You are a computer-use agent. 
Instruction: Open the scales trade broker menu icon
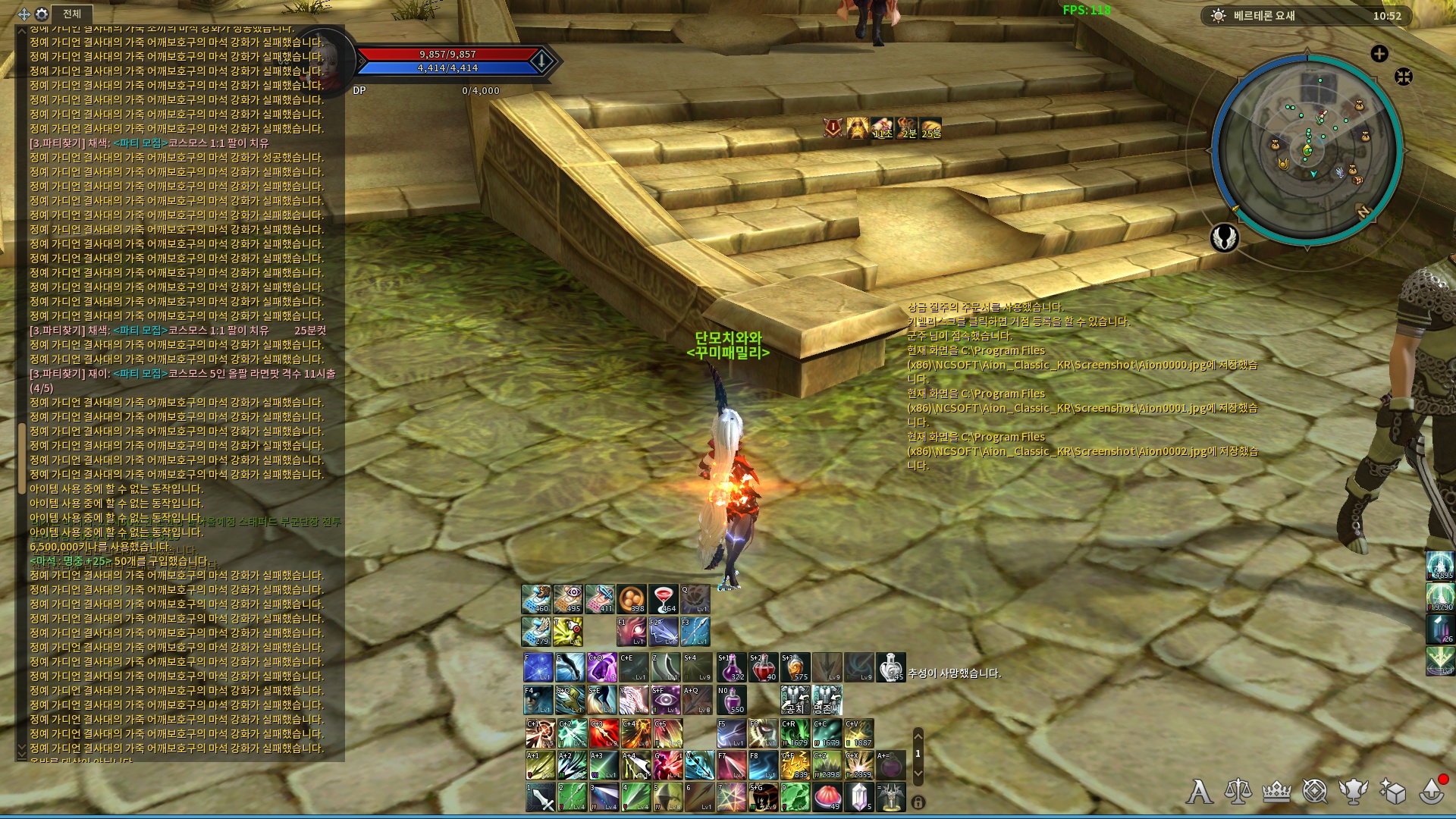pos(1238,792)
